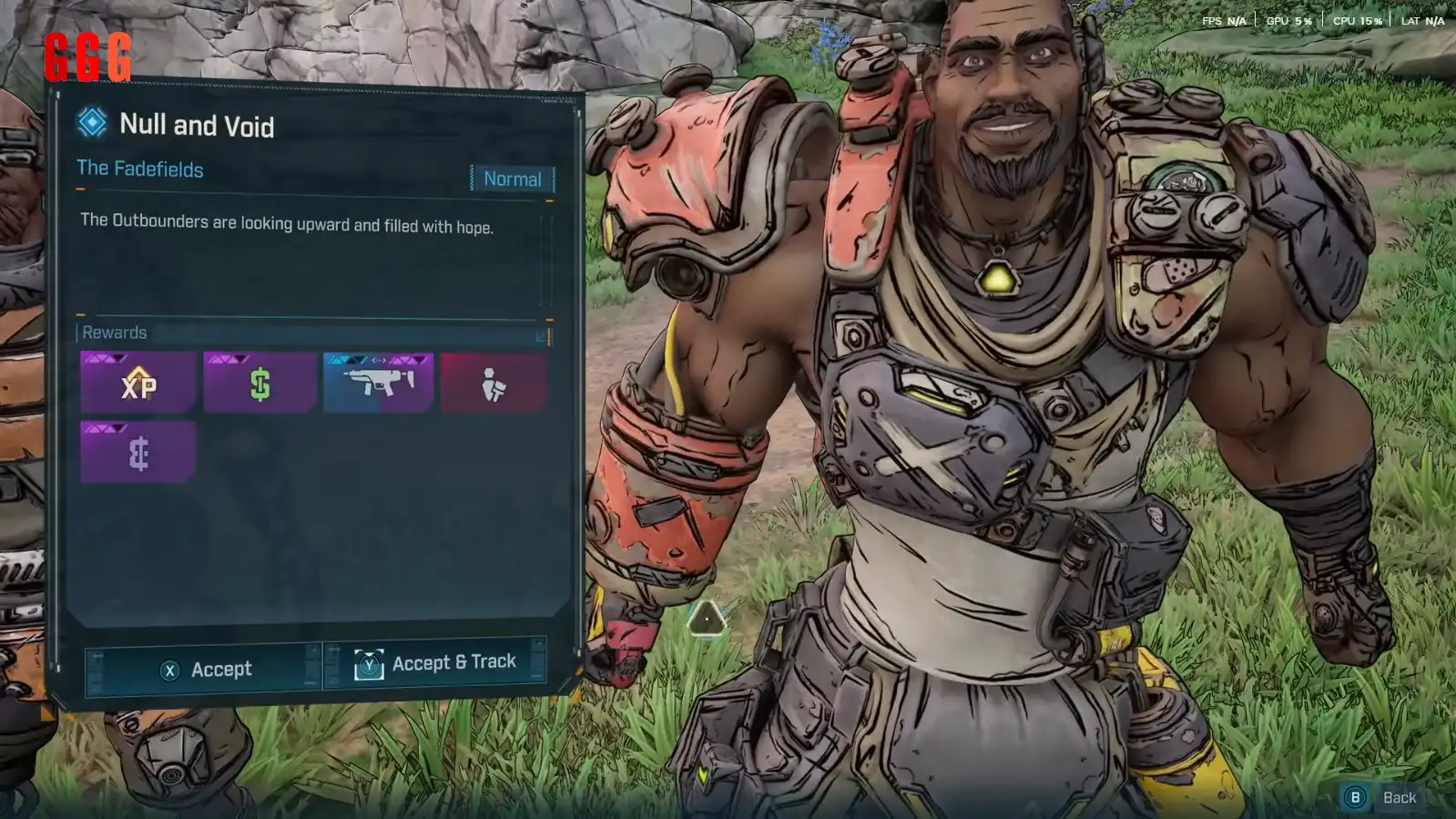This screenshot has height=819, width=1456.
Task: Accept the Null and Void mission
Action: (x=204, y=670)
